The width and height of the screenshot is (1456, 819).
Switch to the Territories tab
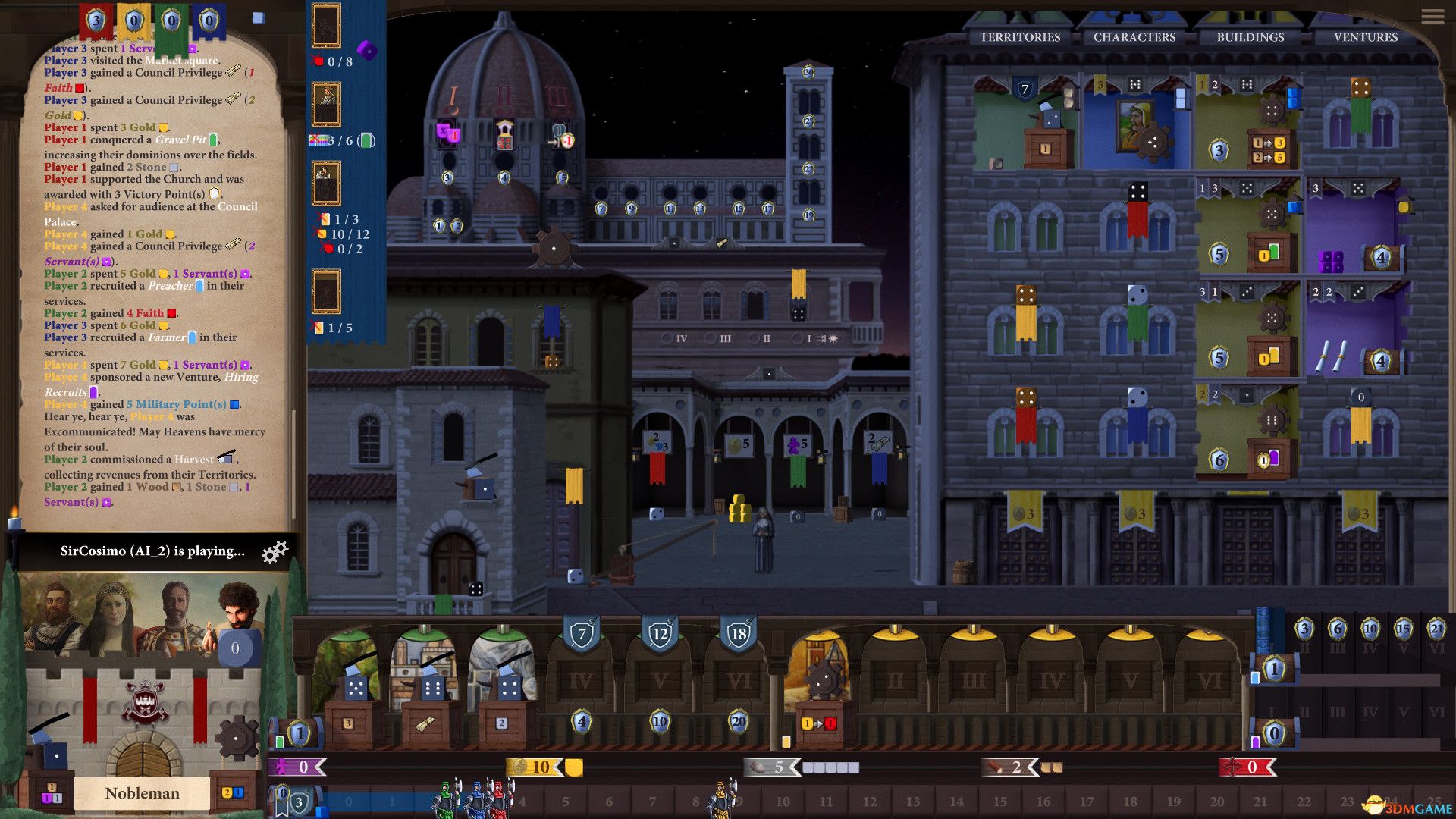[1020, 37]
